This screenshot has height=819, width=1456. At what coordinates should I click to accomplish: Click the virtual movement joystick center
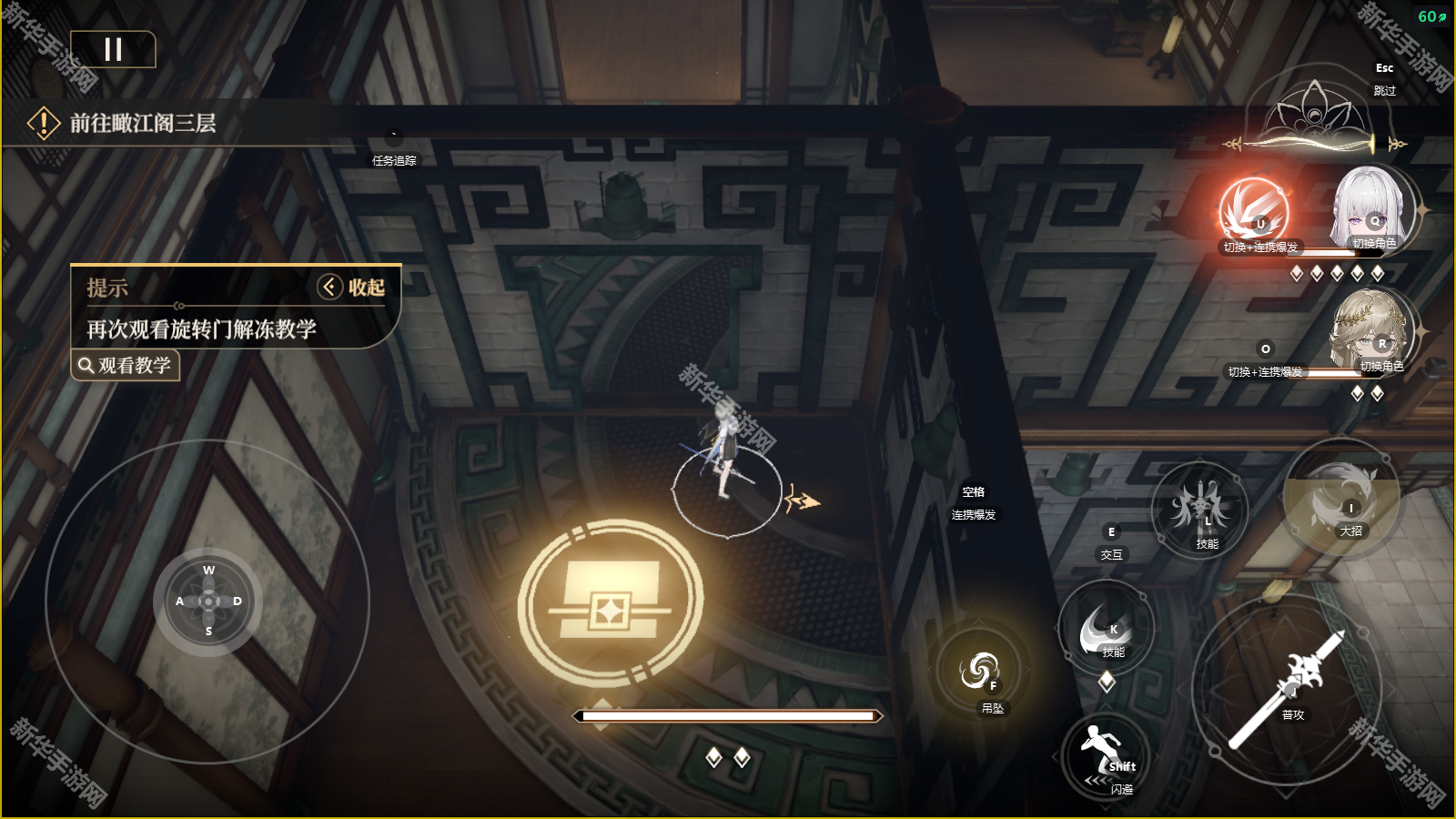click(208, 602)
